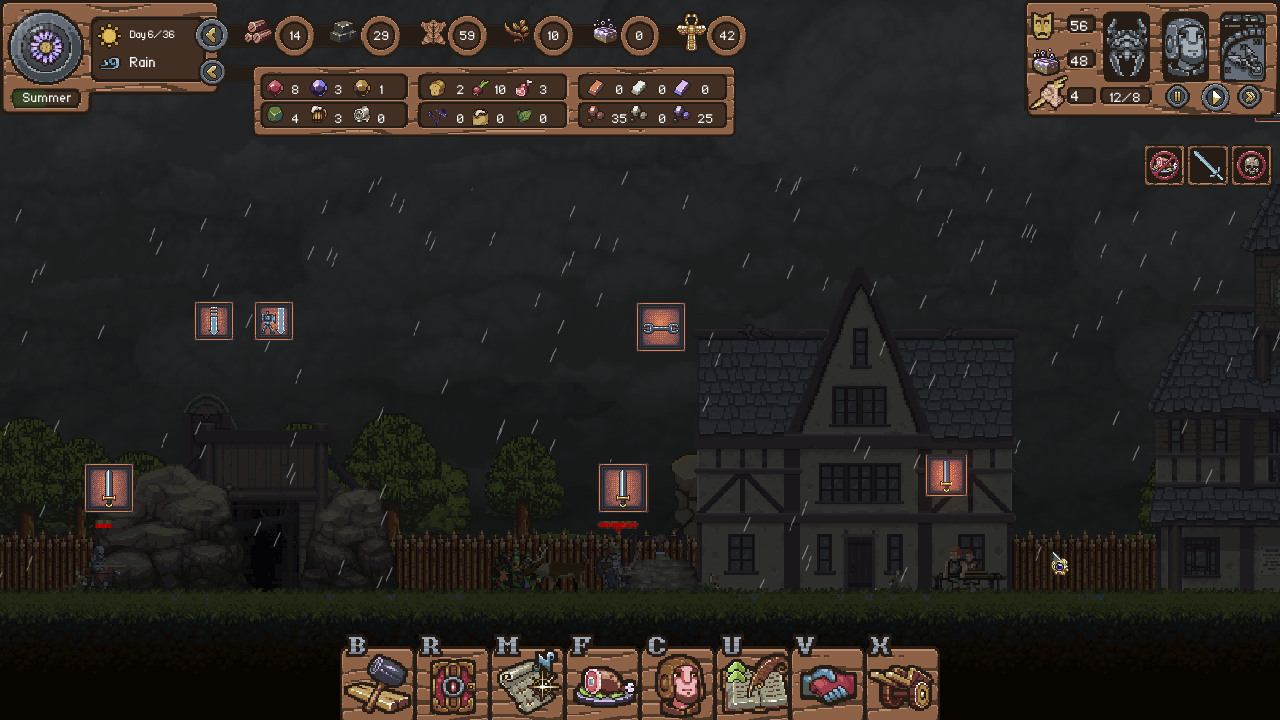The height and width of the screenshot is (720, 1280).
Task: Click the wrench repair marker
Action: (x=661, y=327)
